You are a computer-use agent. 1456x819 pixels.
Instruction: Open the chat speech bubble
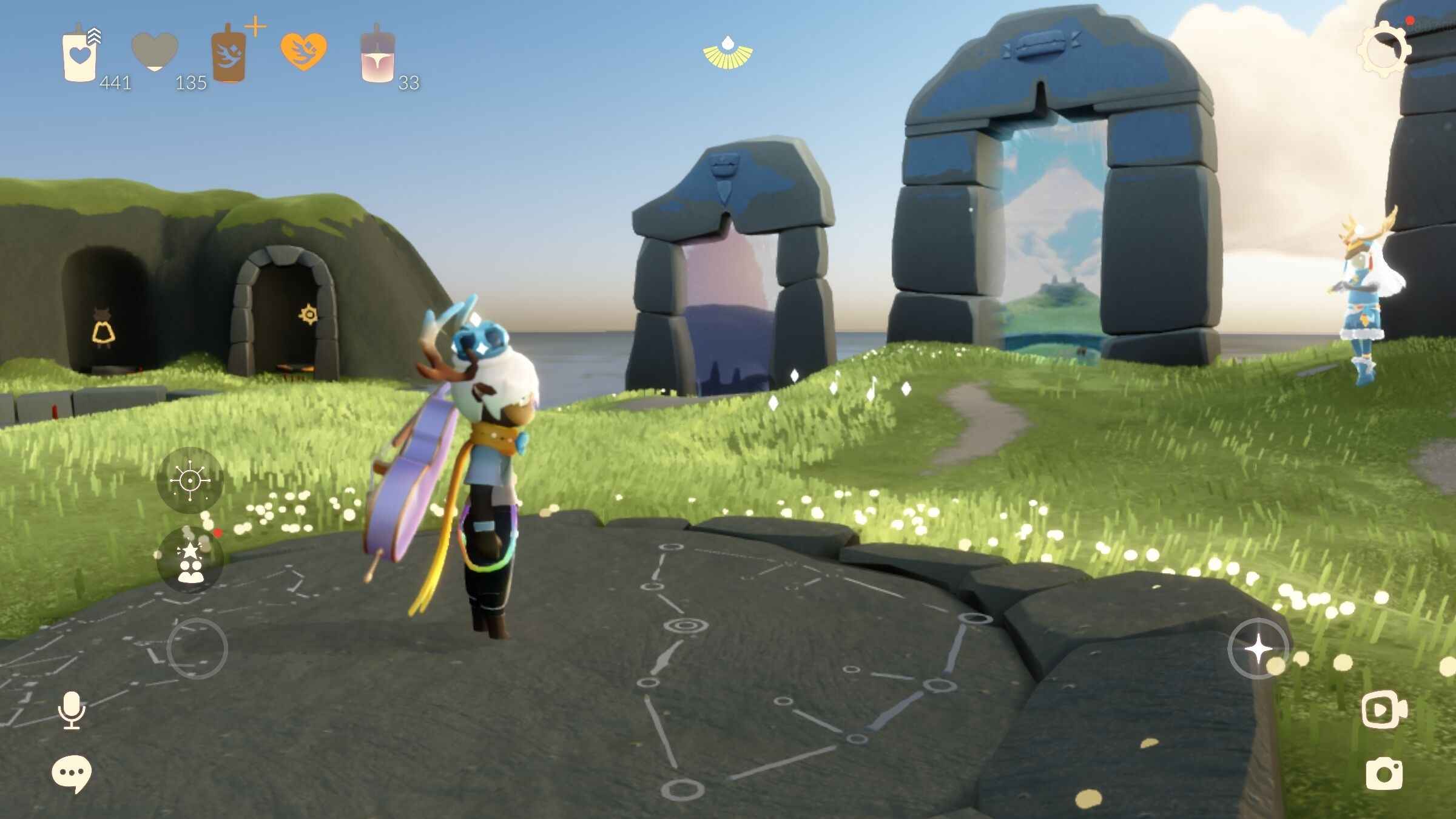click(72, 773)
